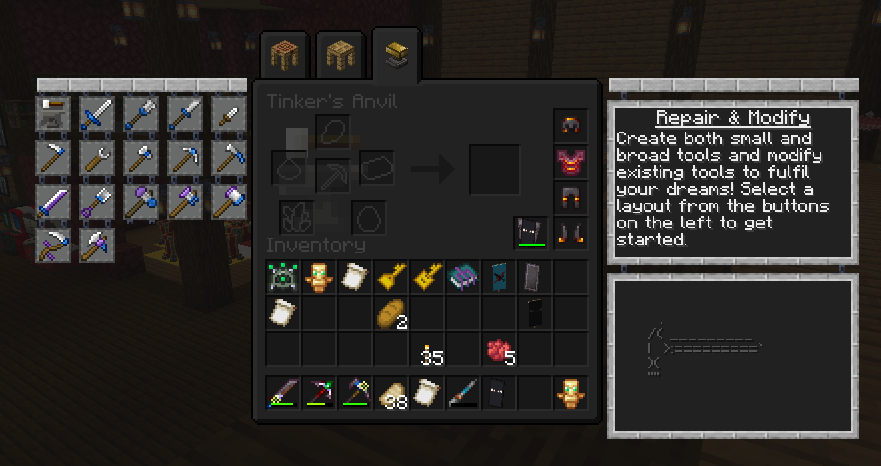Click the red chestplate armor slot
The height and width of the screenshot is (466, 881).
tap(570, 162)
